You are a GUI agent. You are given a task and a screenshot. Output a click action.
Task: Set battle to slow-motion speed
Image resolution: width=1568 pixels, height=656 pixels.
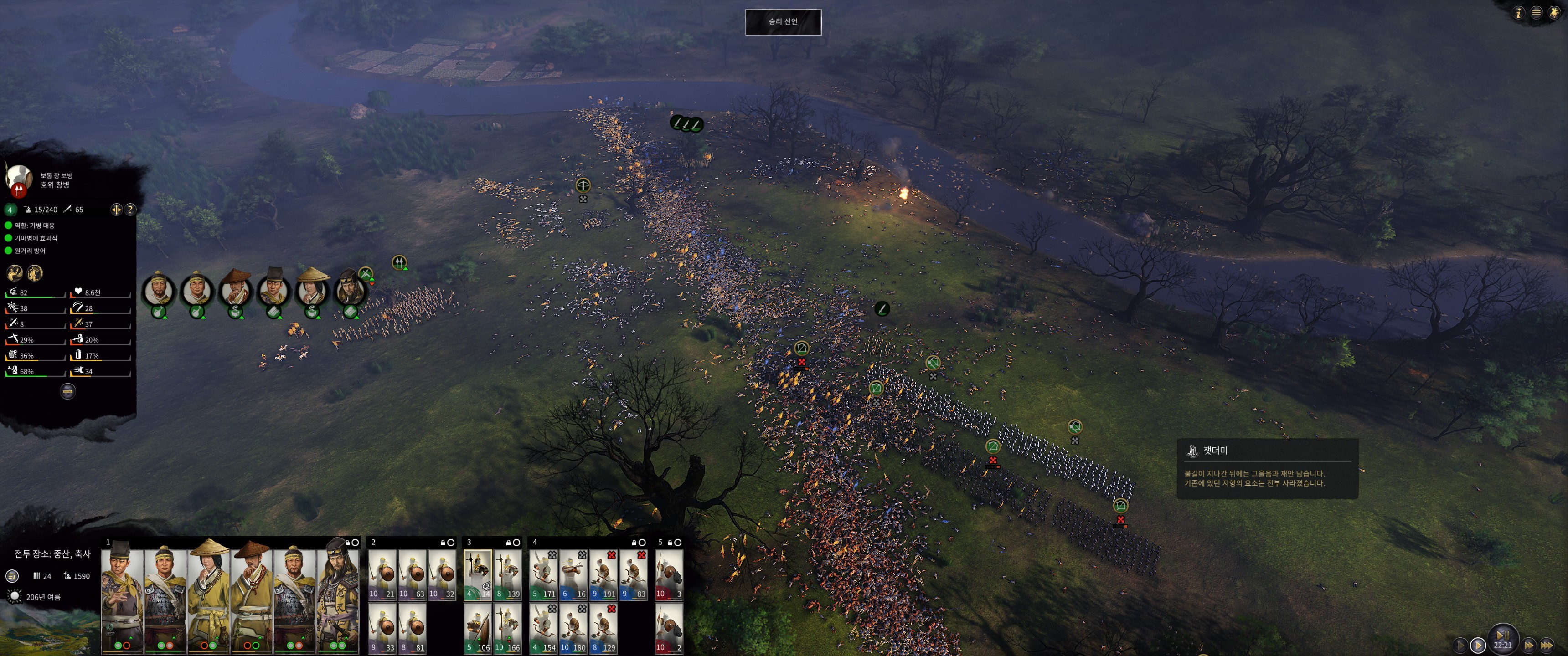[x=1460, y=645]
